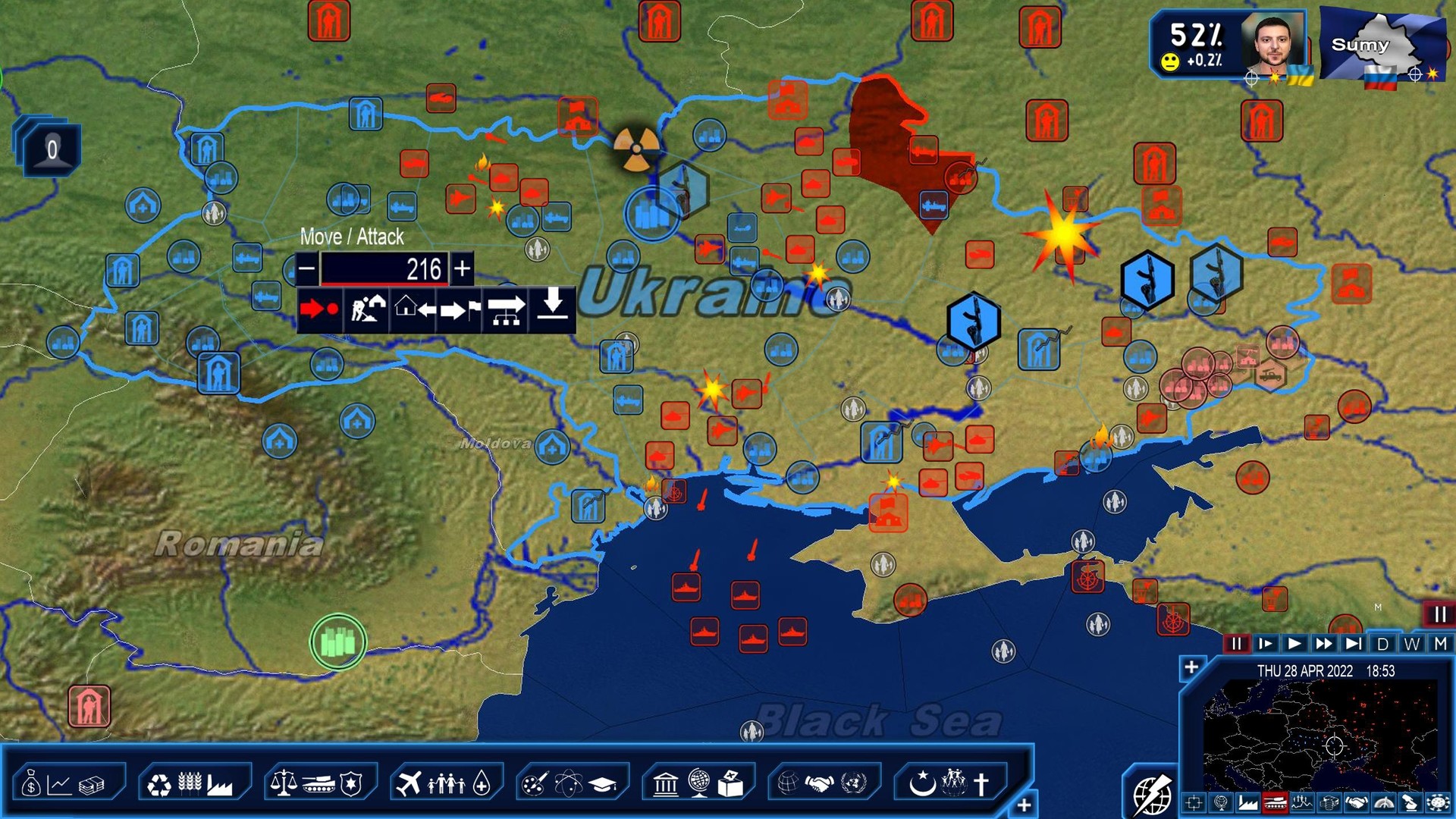
Task: Toggle pause on the time control bar
Action: [1237, 645]
